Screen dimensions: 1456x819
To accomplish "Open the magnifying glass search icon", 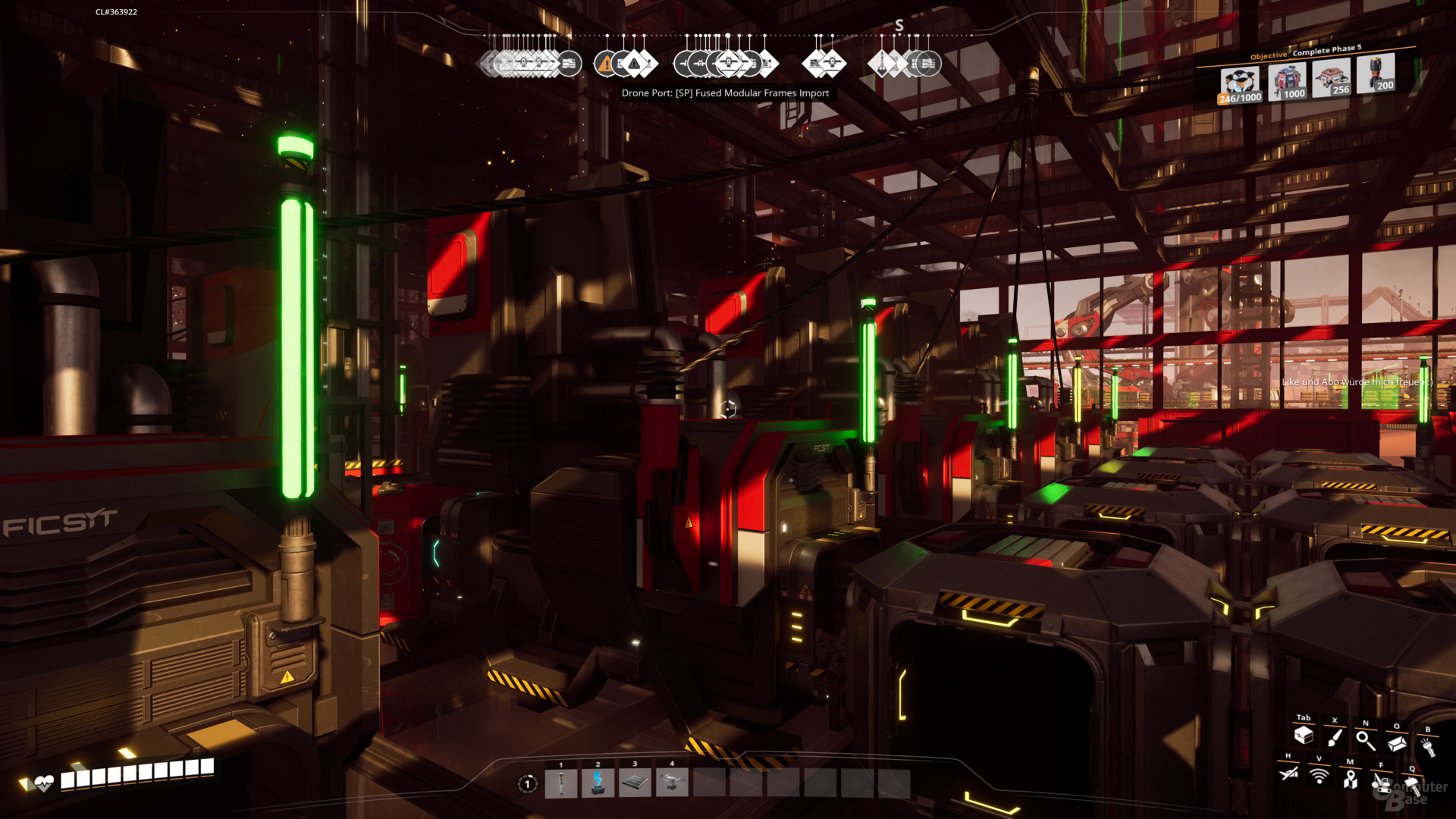I will (1366, 740).
